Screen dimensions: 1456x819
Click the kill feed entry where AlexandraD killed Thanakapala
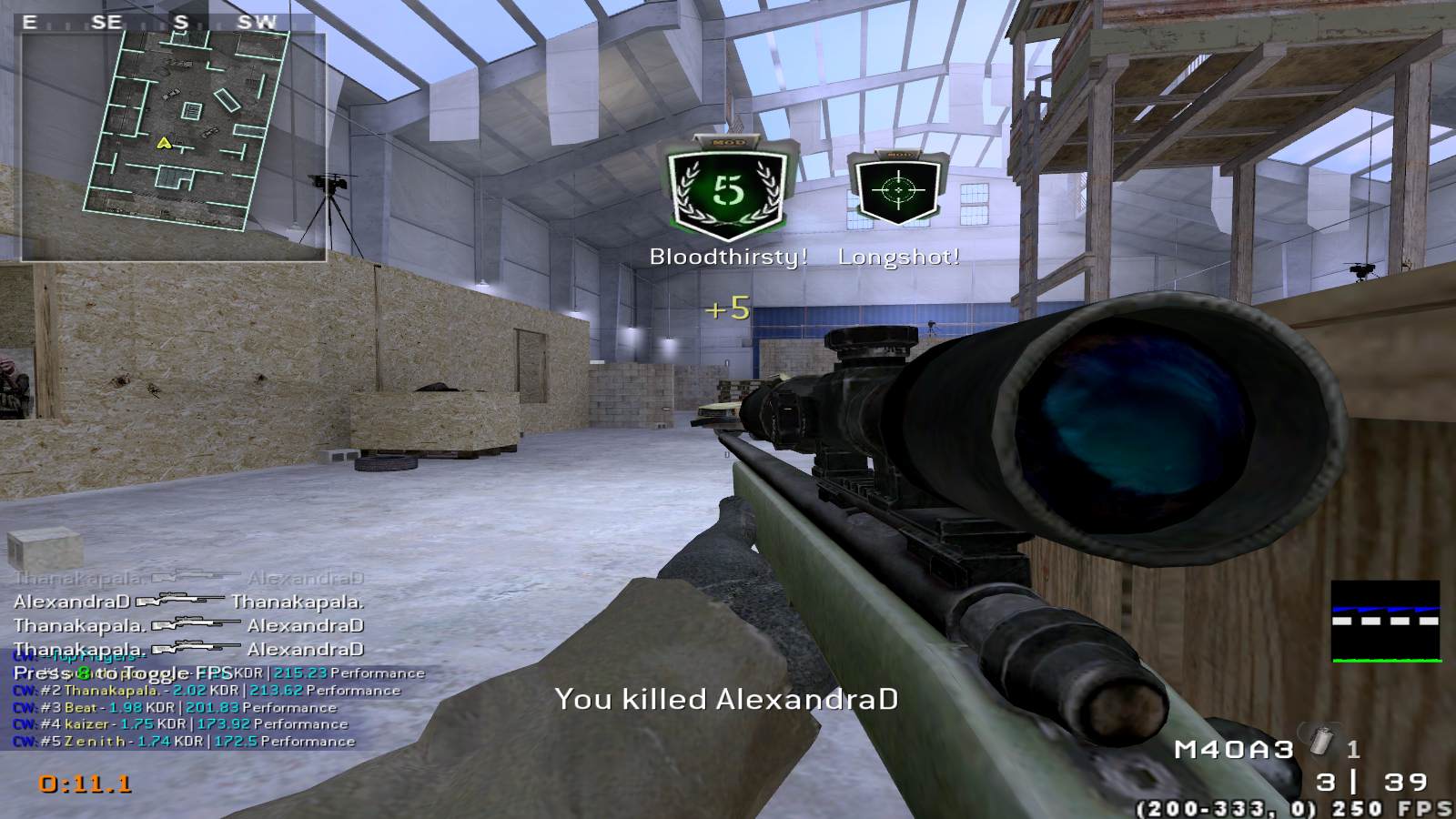[188, 602]
